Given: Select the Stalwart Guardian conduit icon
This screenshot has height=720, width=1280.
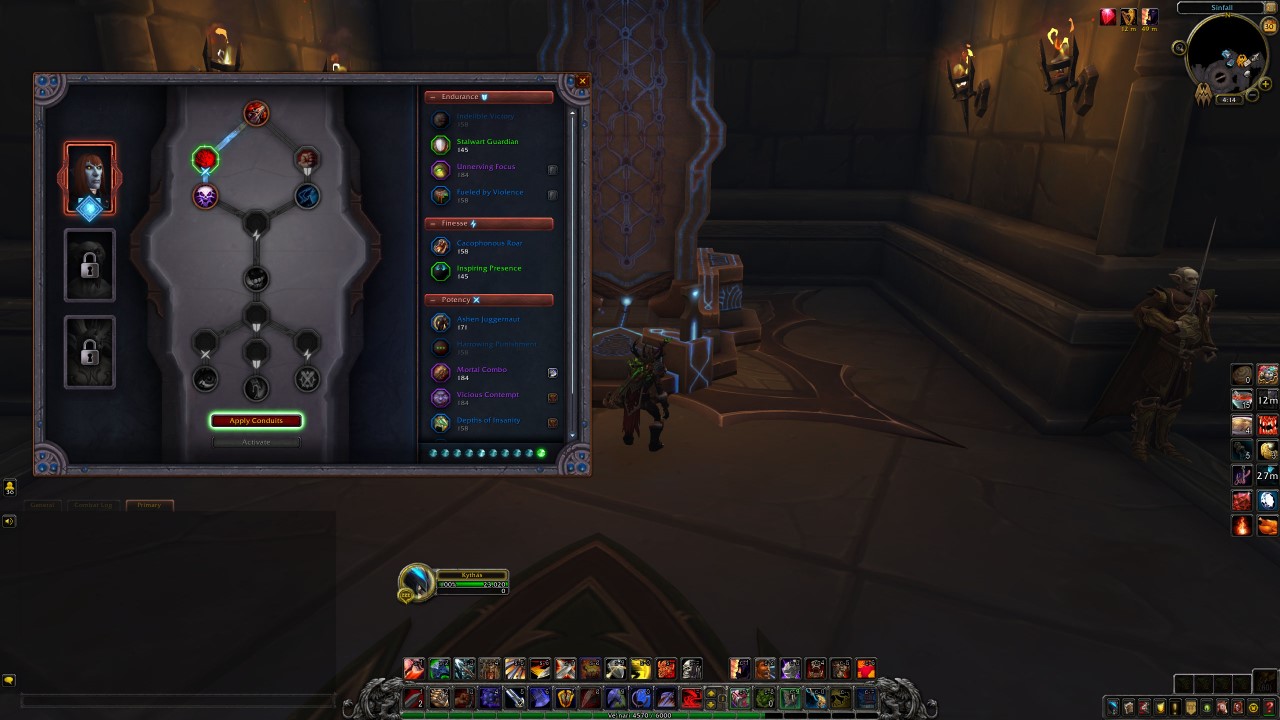Looking at the screenshot, I should 441,144.
